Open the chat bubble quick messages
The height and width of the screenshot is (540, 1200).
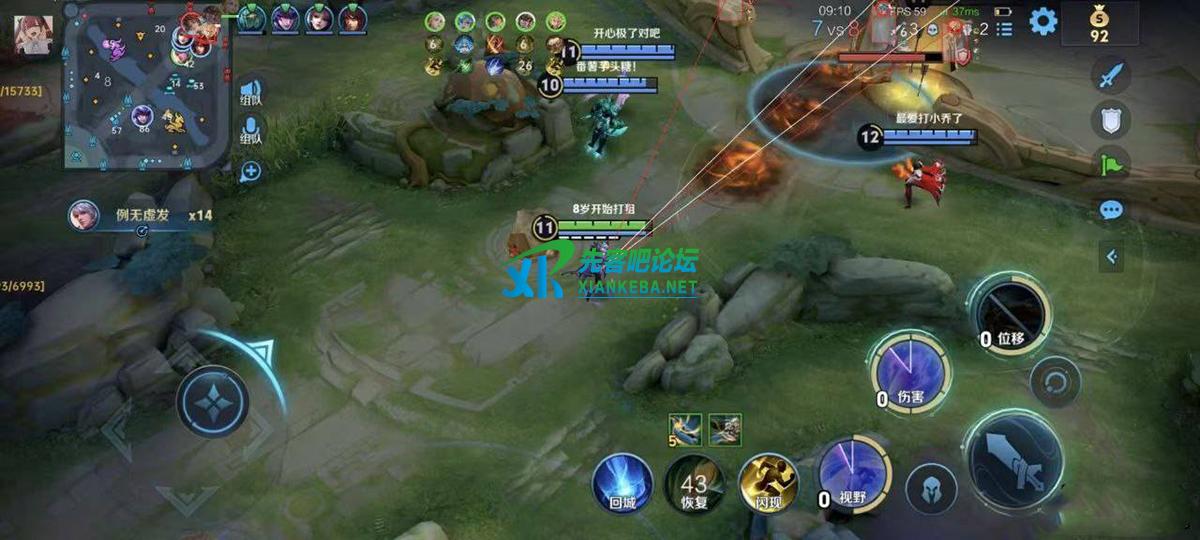tap(1110, 211)
